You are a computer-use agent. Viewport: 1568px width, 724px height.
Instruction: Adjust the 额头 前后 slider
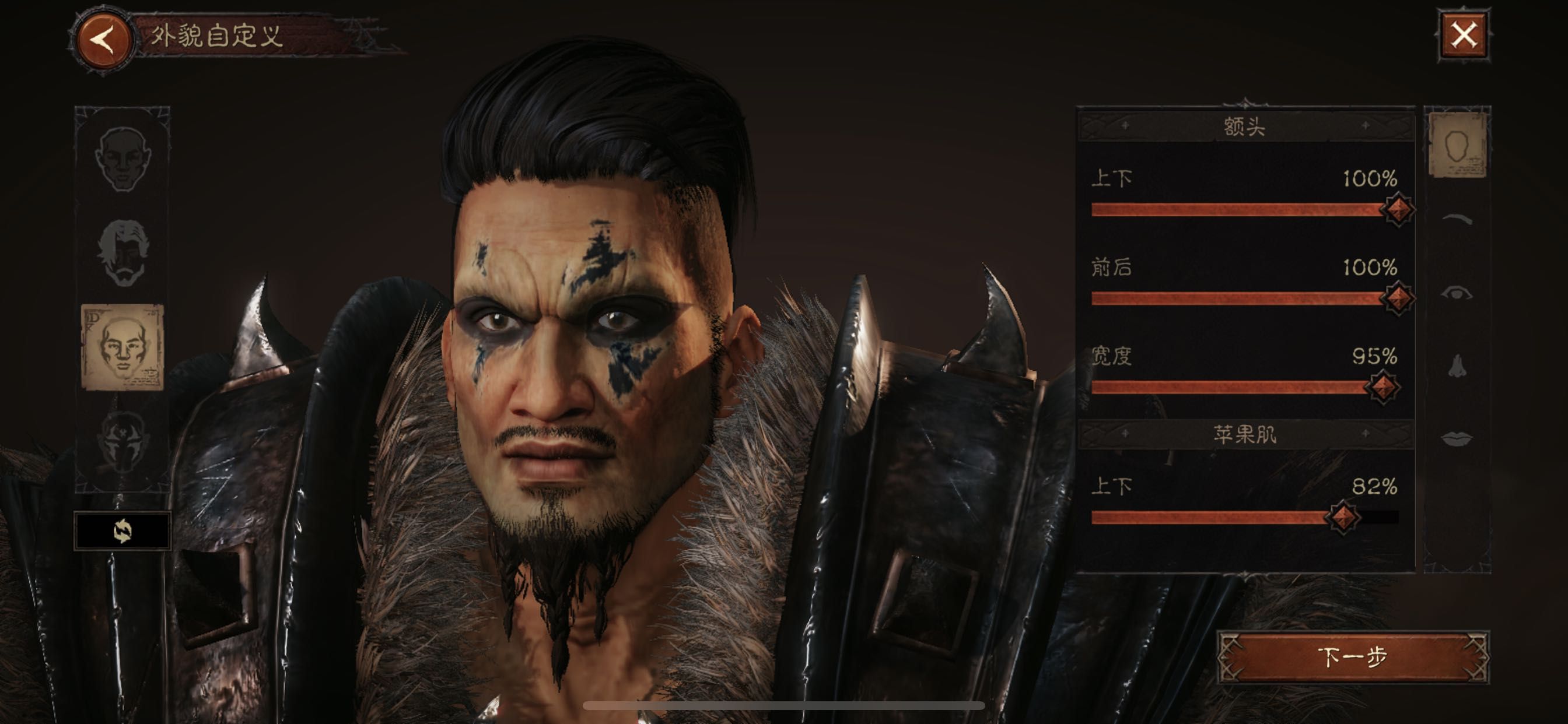pyautogui.click(x=1396, y=298)
